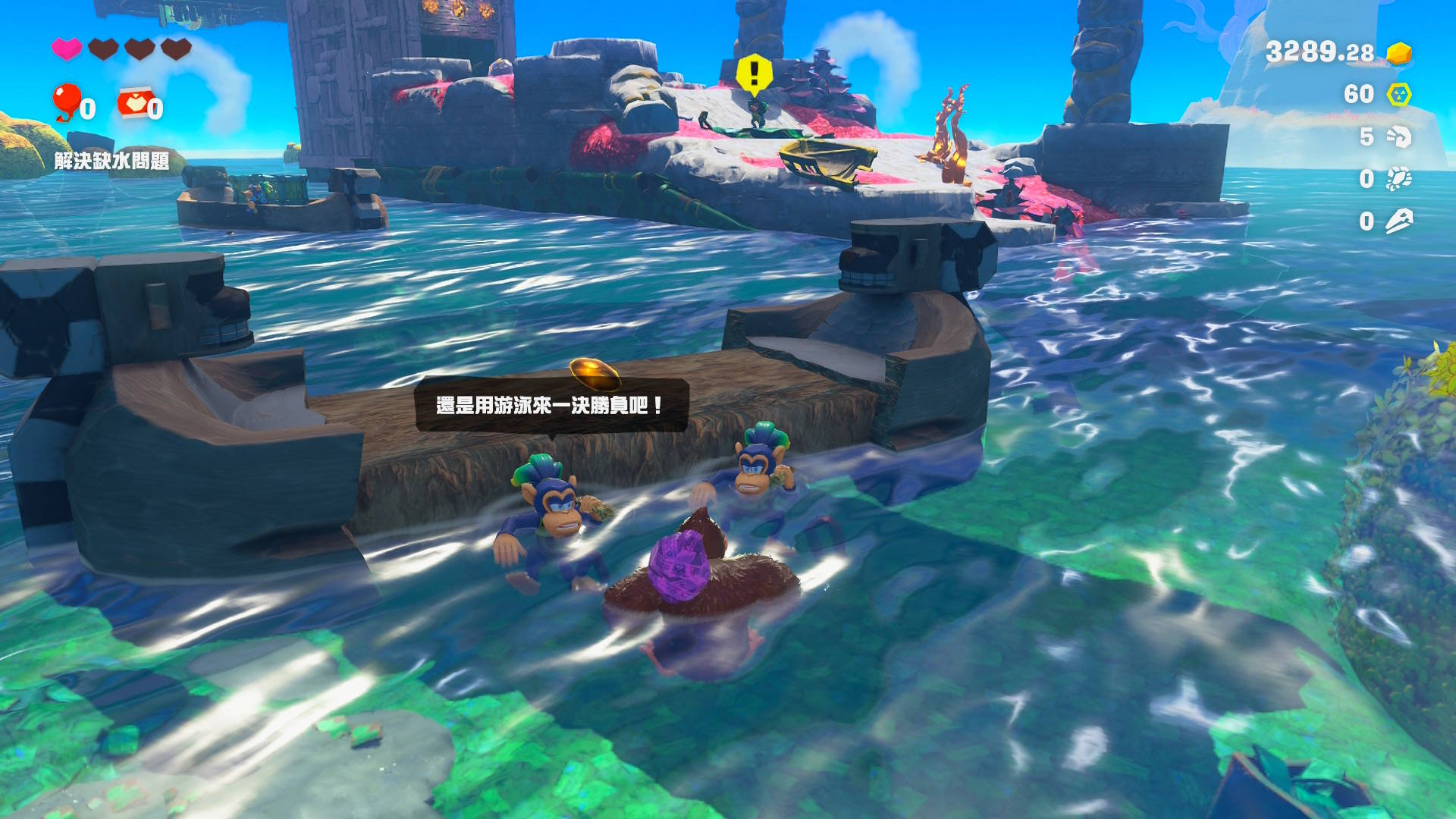Screen dimensions: 1456x819
Task: Click the gold nugget currency icon
Action: pos(1398,53)
